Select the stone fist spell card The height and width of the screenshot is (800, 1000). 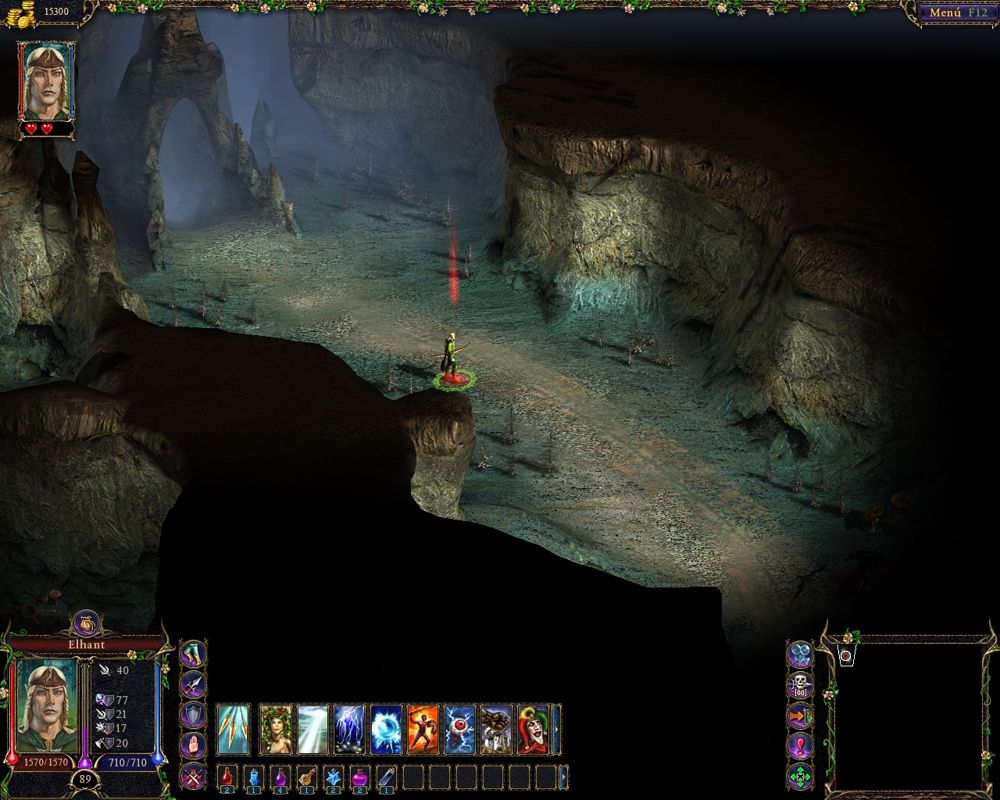click(x=497, y=729)
